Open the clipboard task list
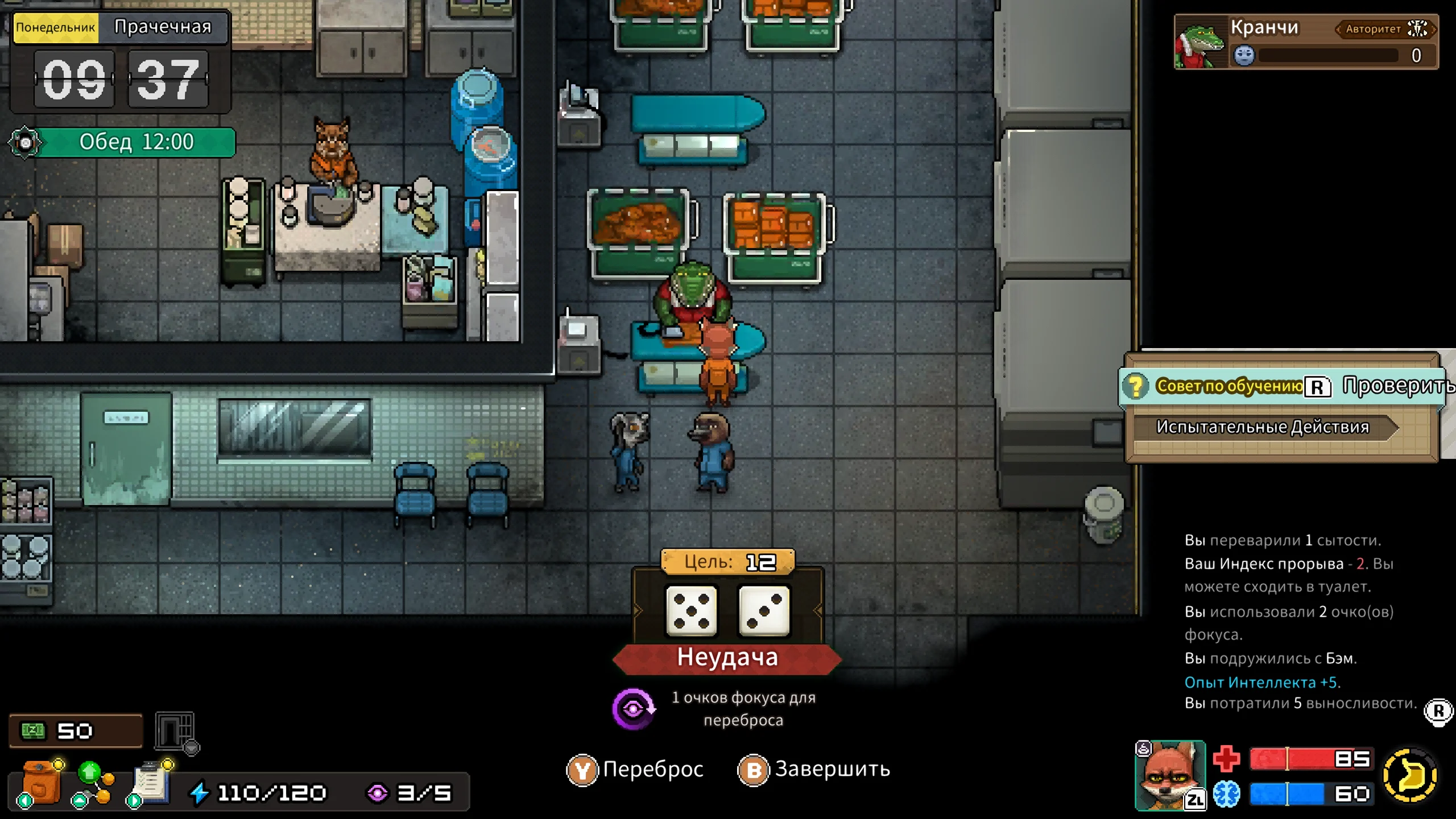 click(150, 784)
